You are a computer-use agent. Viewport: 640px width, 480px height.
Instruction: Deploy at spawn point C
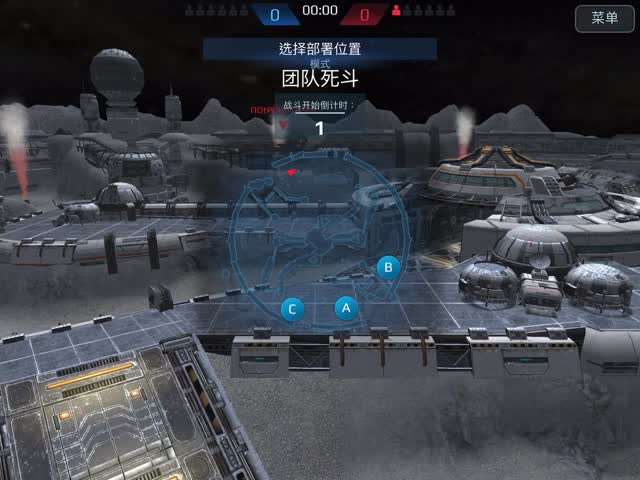(292, 309)
